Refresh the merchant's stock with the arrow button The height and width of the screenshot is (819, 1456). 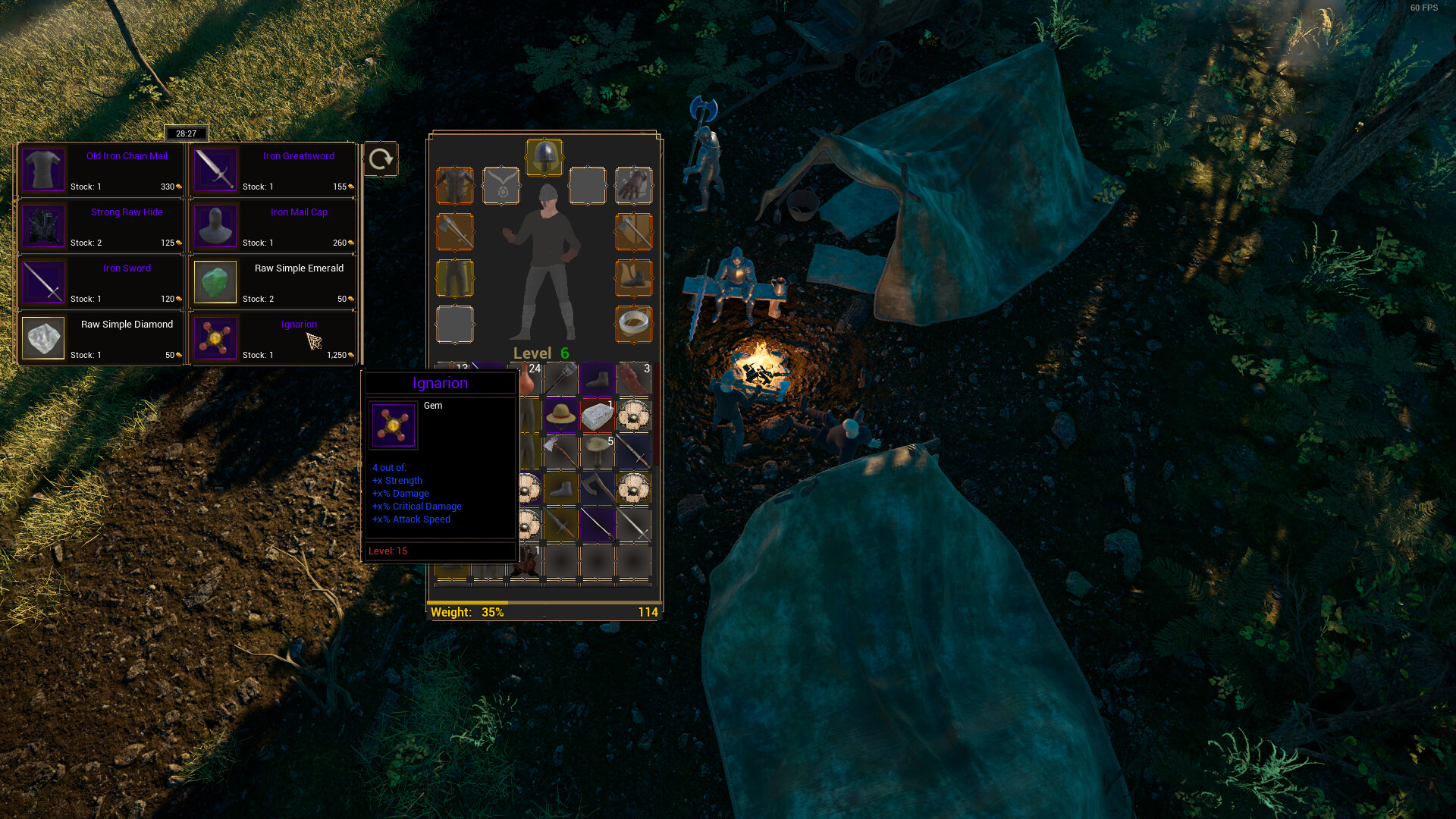381,159
